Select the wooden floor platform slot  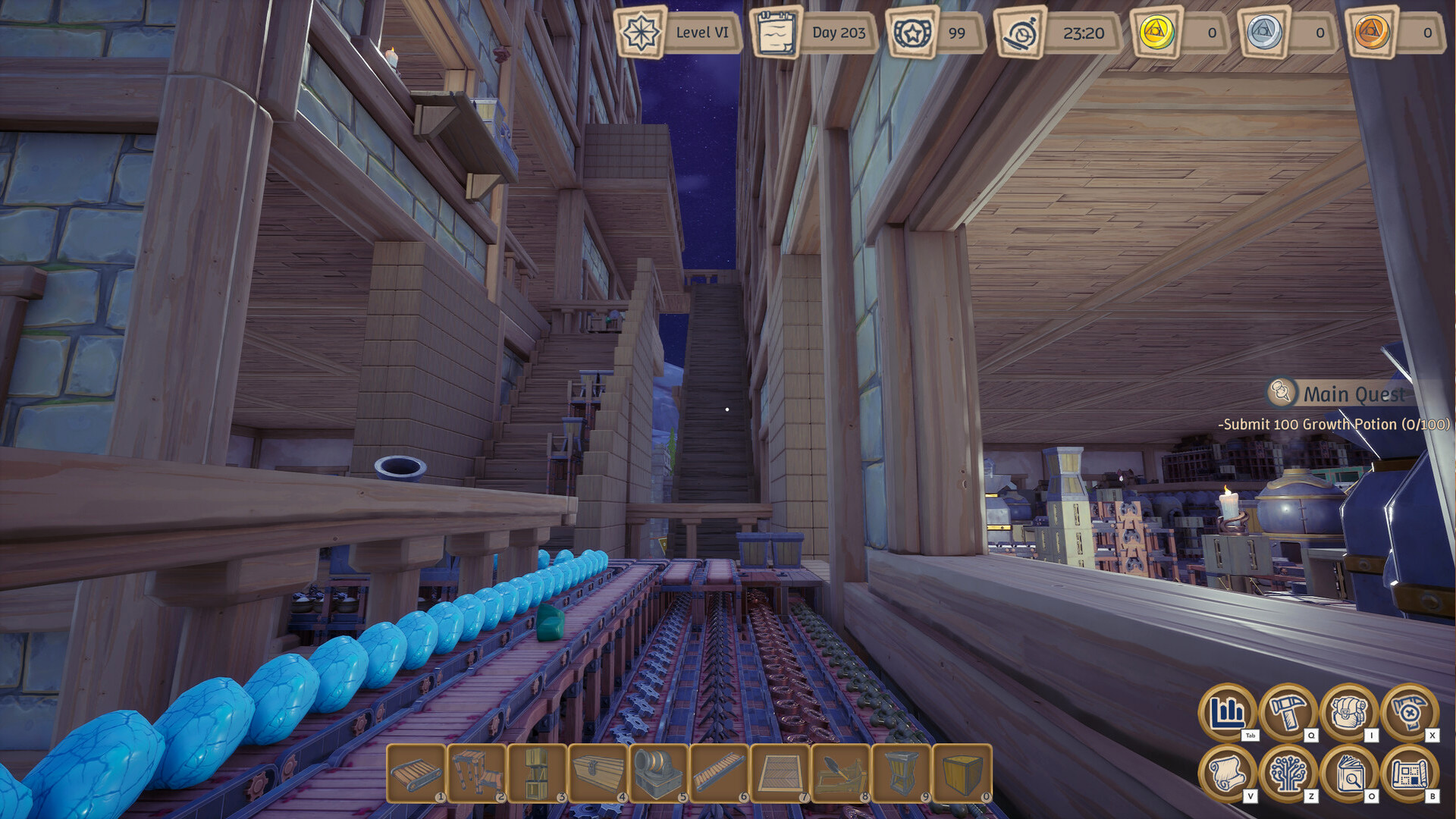(x=780, y=773)
